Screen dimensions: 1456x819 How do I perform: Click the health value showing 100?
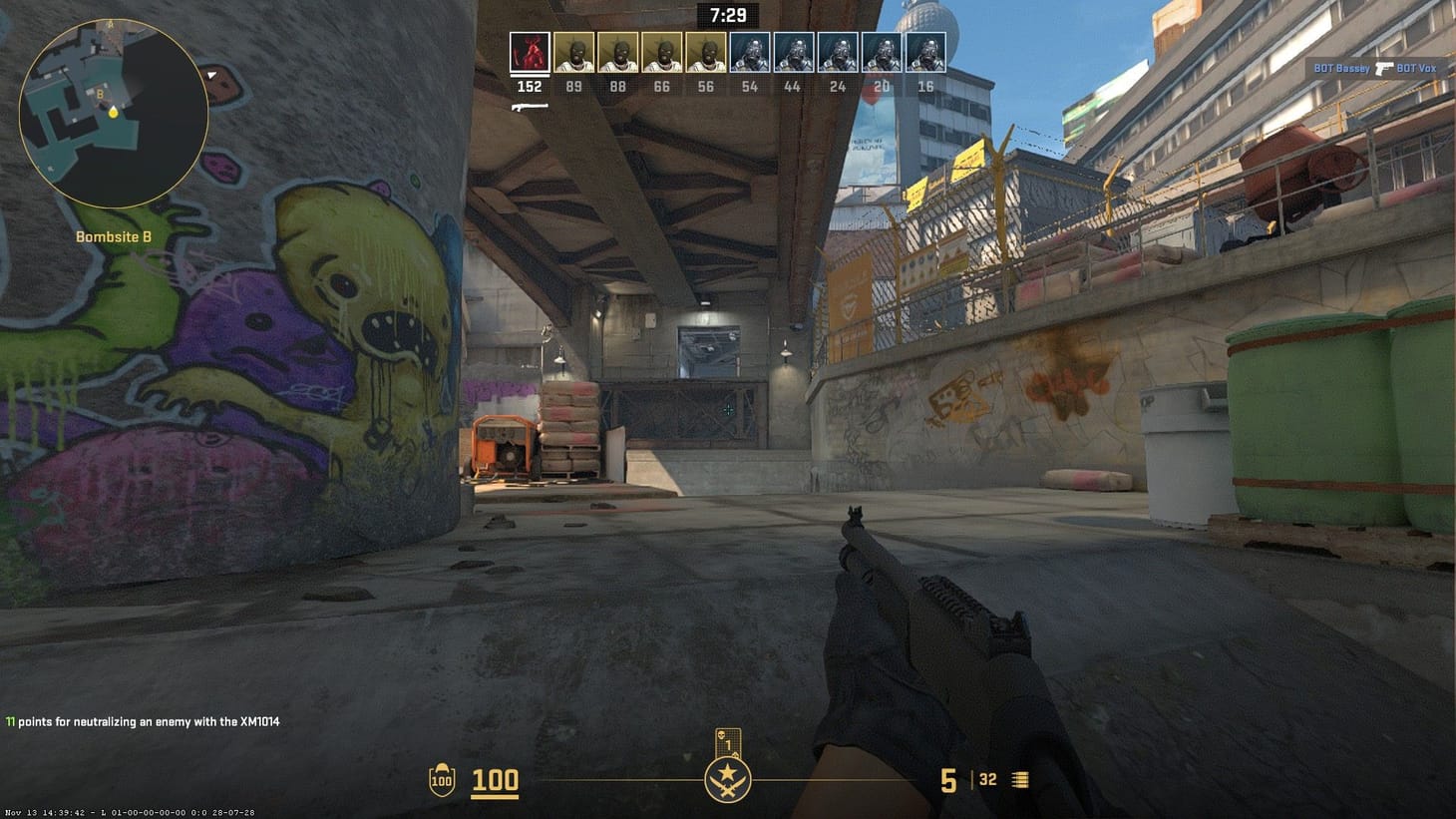[x=496, y=780]
